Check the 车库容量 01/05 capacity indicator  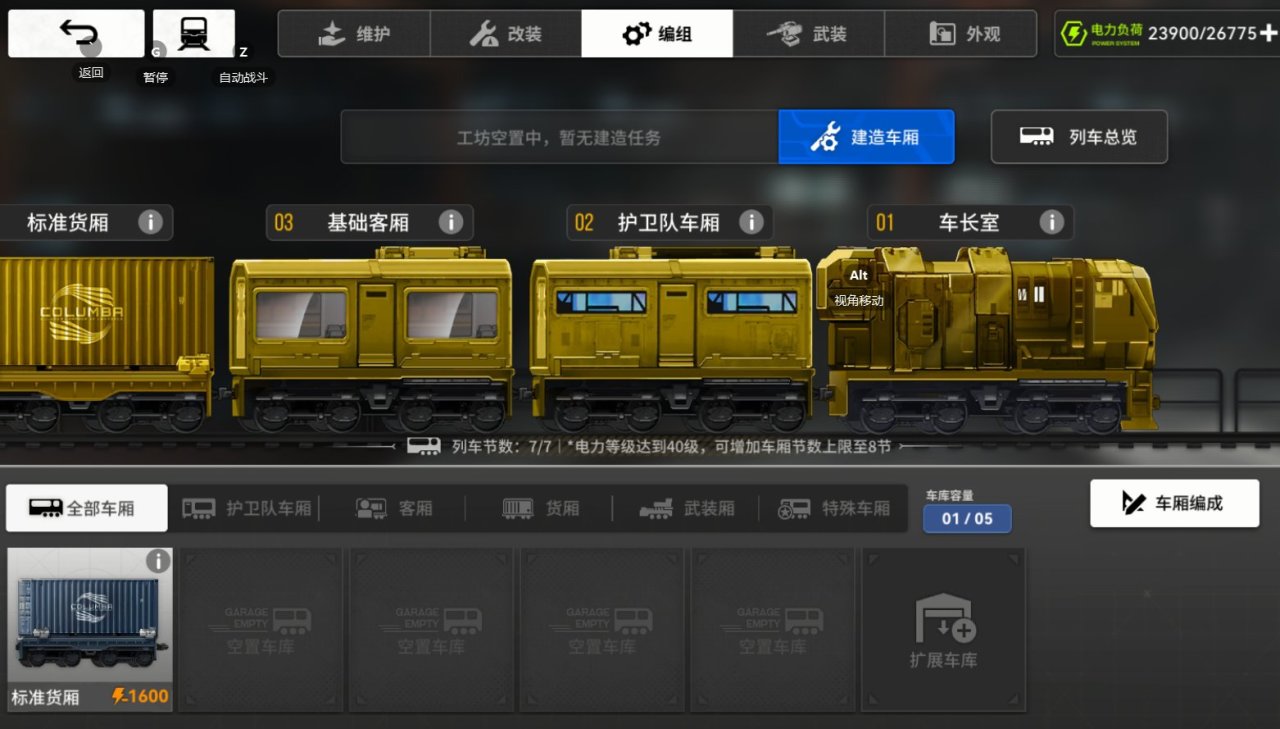coord(967,519)
